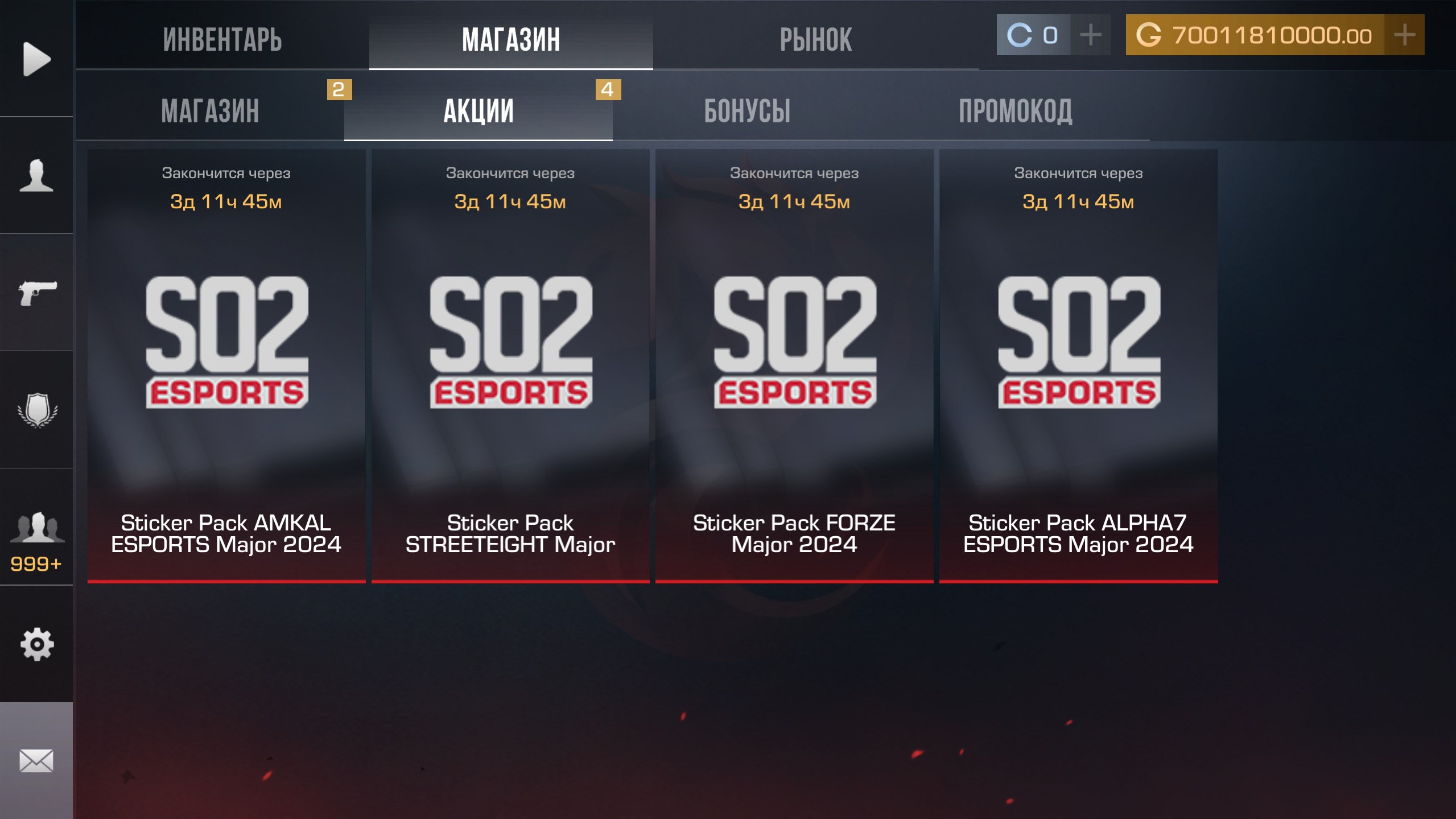Choose Sticker Pack AMKAL ESPORTS Major 2024
This screenshot has width=1456, height=819.
point(226,365)
